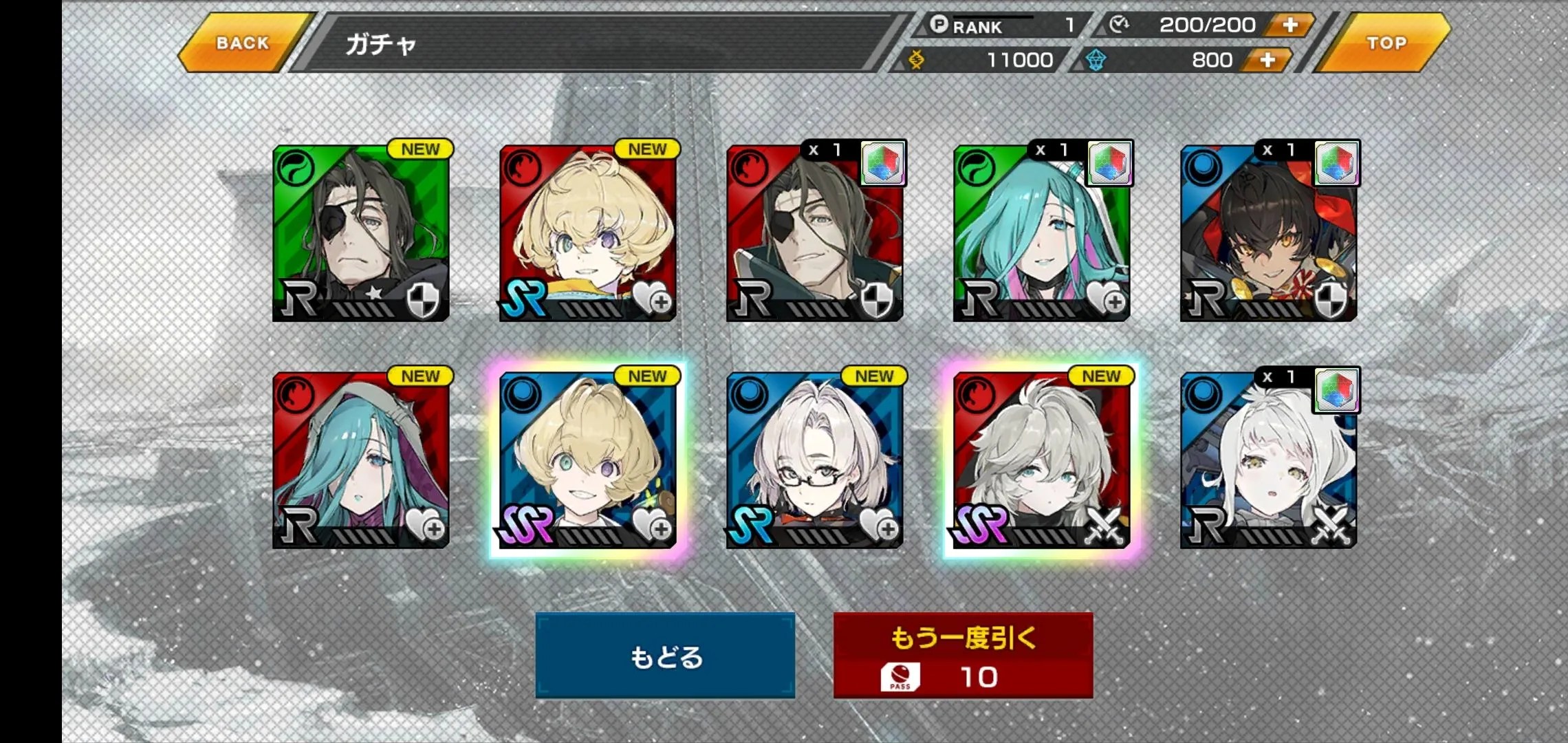Viewport: 1568px width, 743px height.
Task: Open the red SR blonde character card
Action: (x=588, y=233)
